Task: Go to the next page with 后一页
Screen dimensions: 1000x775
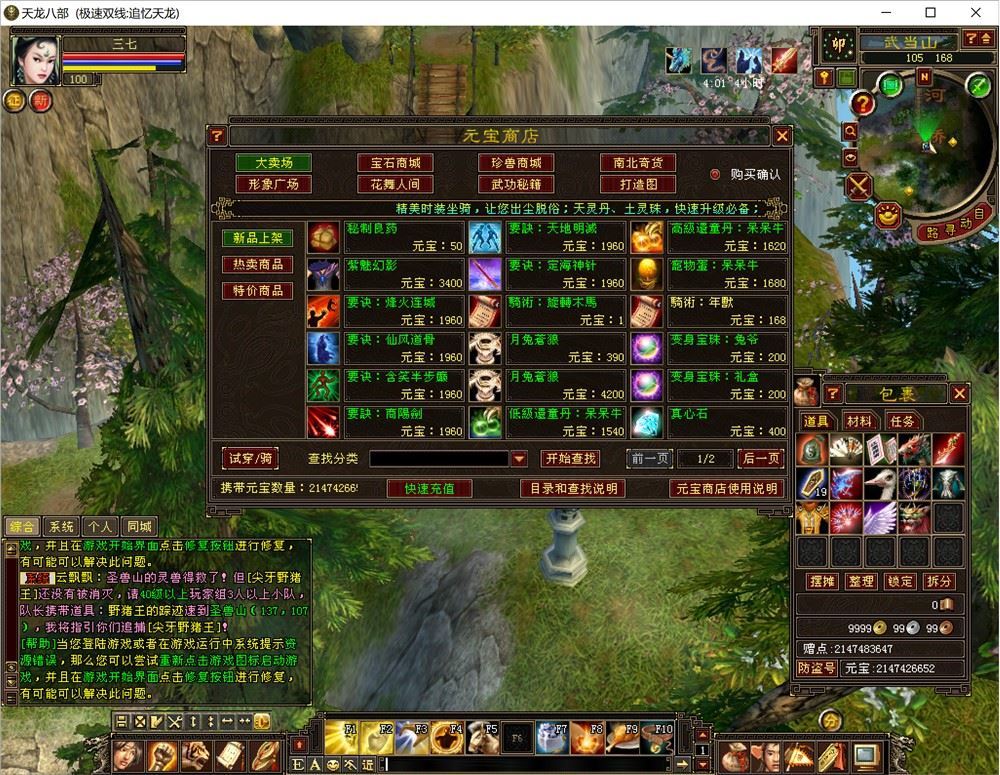Action: coord(760,458)
